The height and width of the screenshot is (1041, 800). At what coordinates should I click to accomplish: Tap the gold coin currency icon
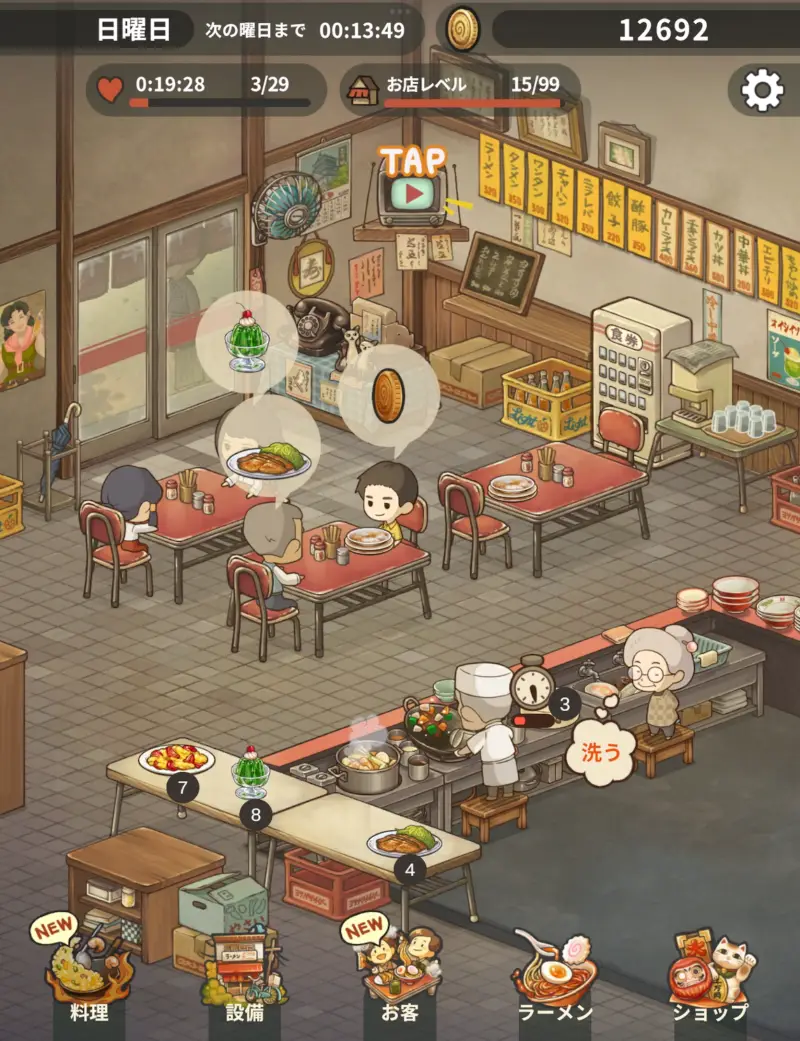click(462, 29)
